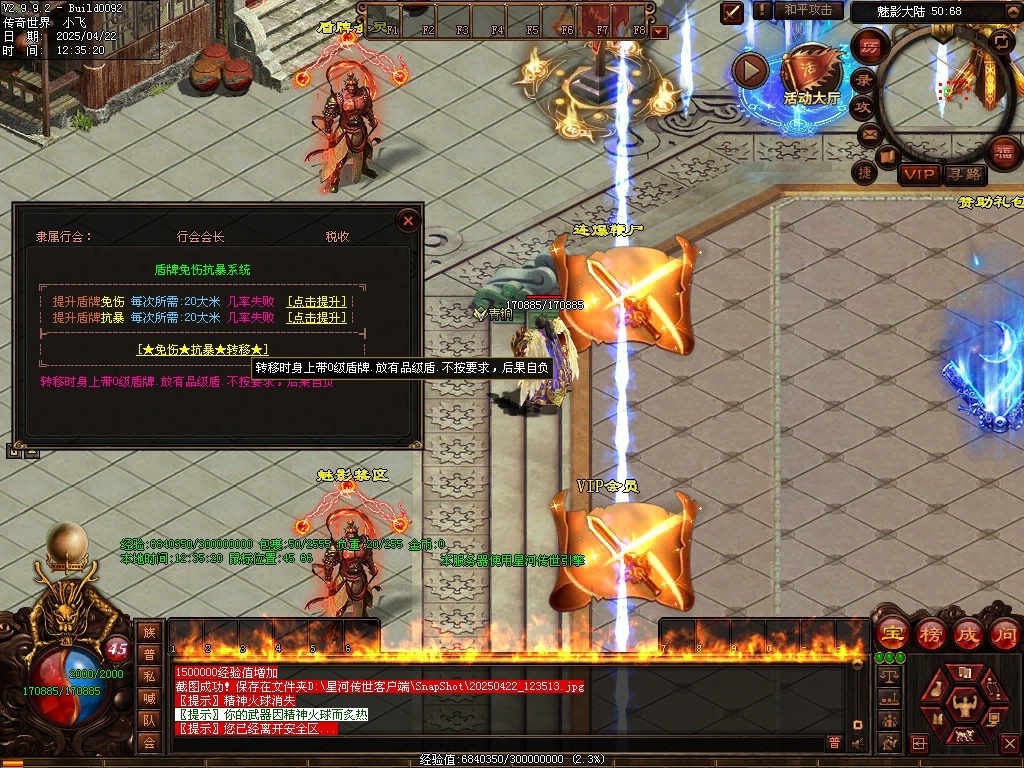Viewport: 1024px width, 768px height.
Task: Open the mail envelope icon
Action: pyautogui.click(x=869, y=134)
